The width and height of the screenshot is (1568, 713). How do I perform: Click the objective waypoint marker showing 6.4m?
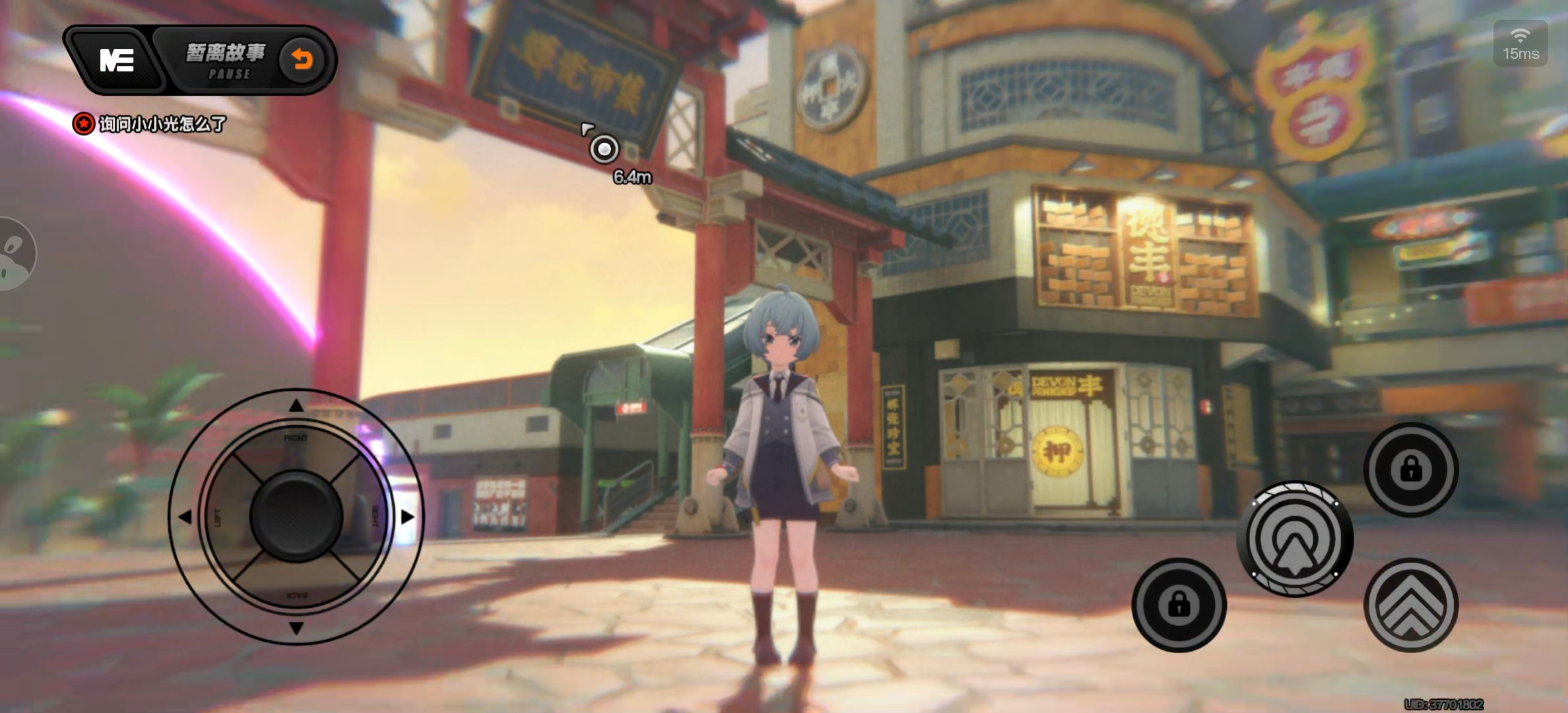[604, 149]
